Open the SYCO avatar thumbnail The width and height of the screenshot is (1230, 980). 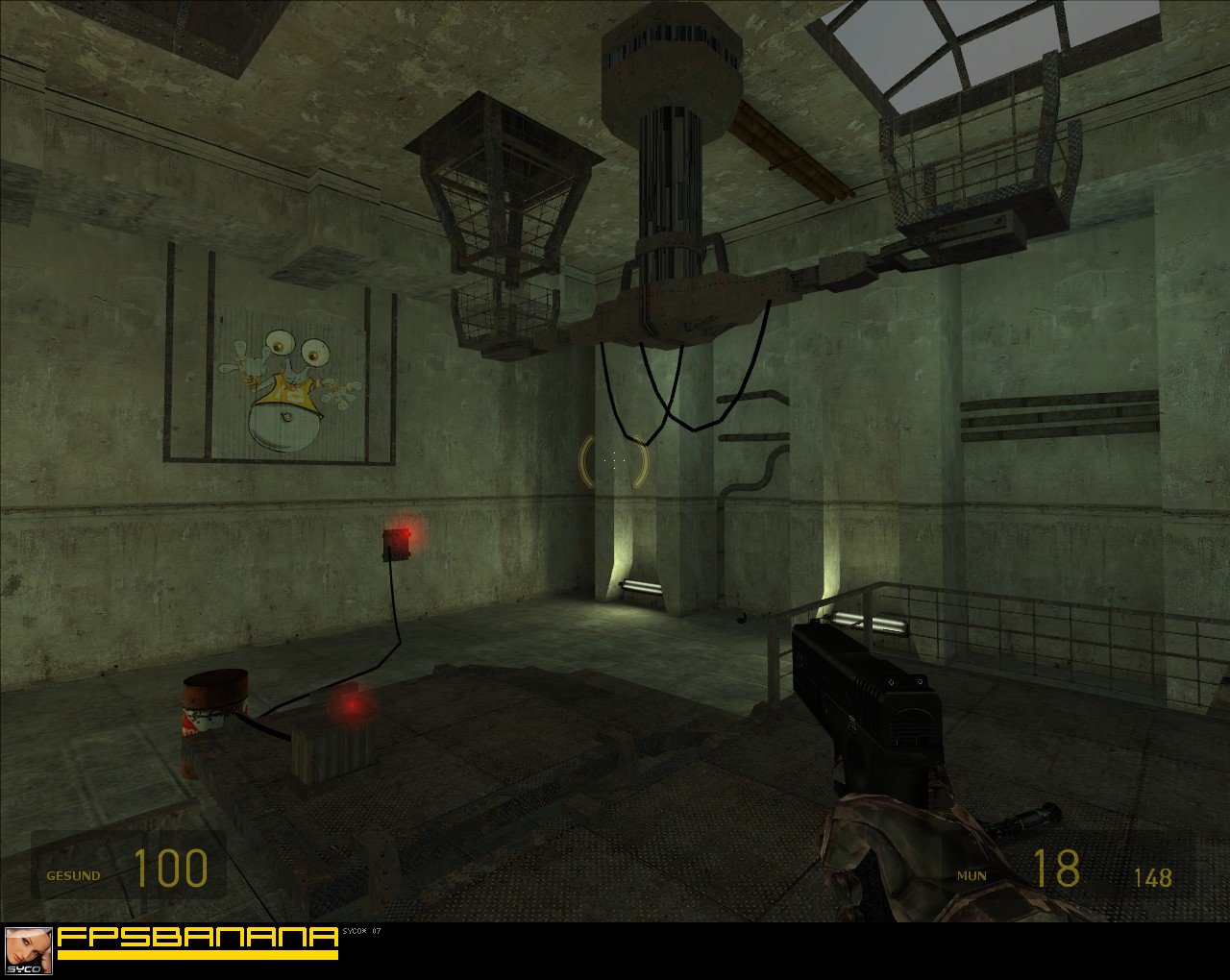28,951
